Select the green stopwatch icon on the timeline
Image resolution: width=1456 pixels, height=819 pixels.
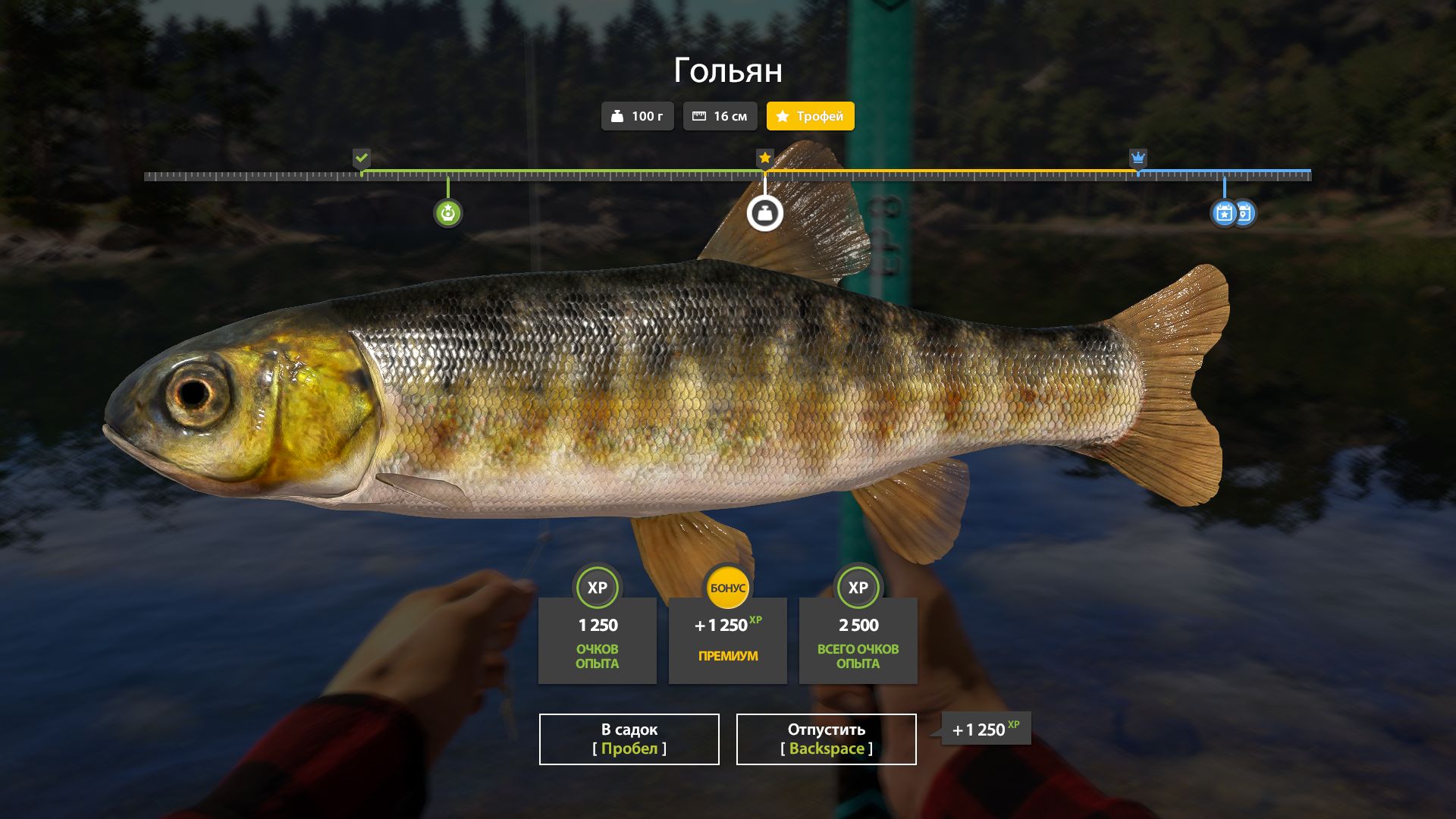[449, 213]
